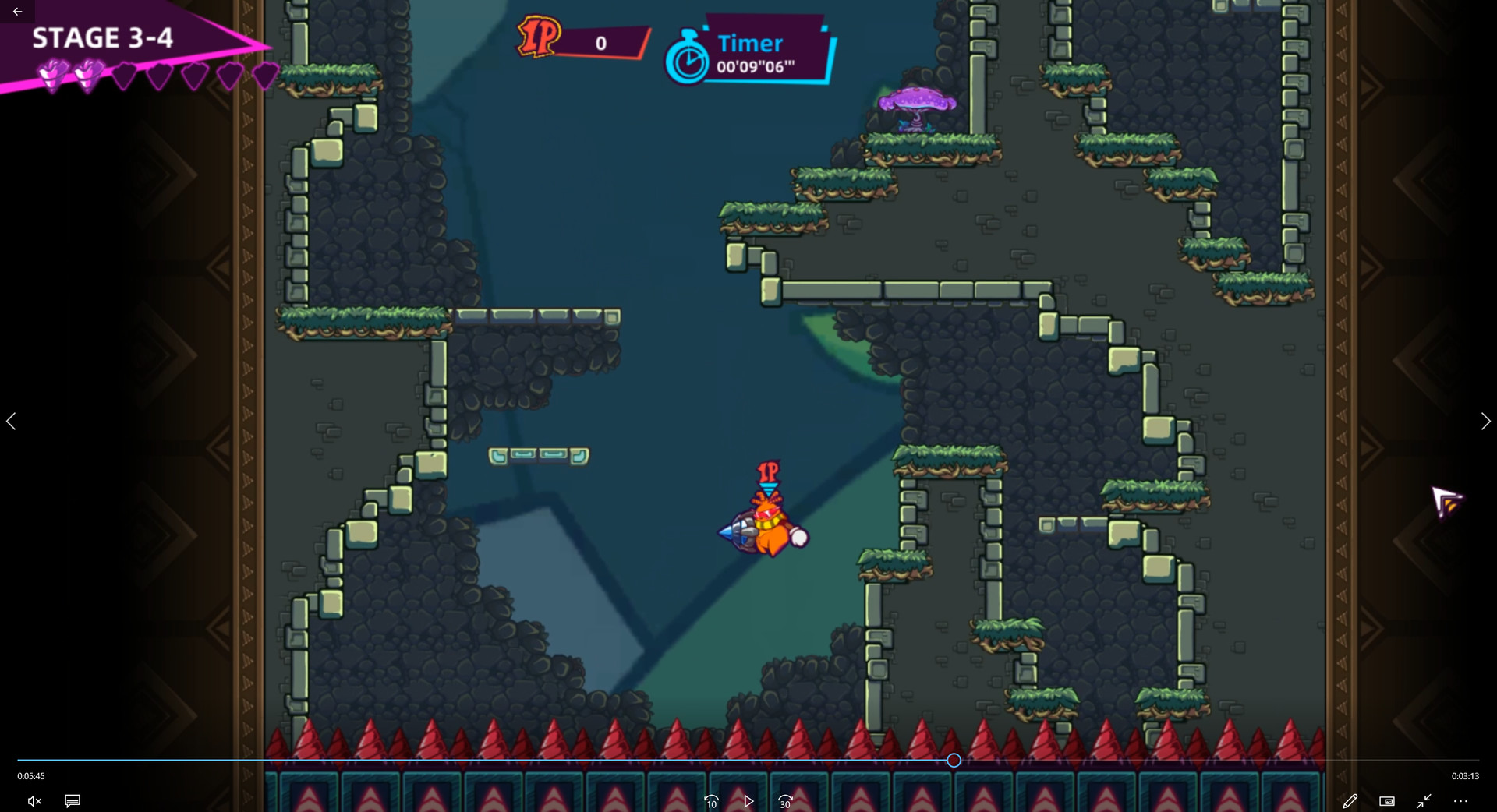Play the video
The width and height of the screenshot is (1497, 812).
(x=748, y=800)
